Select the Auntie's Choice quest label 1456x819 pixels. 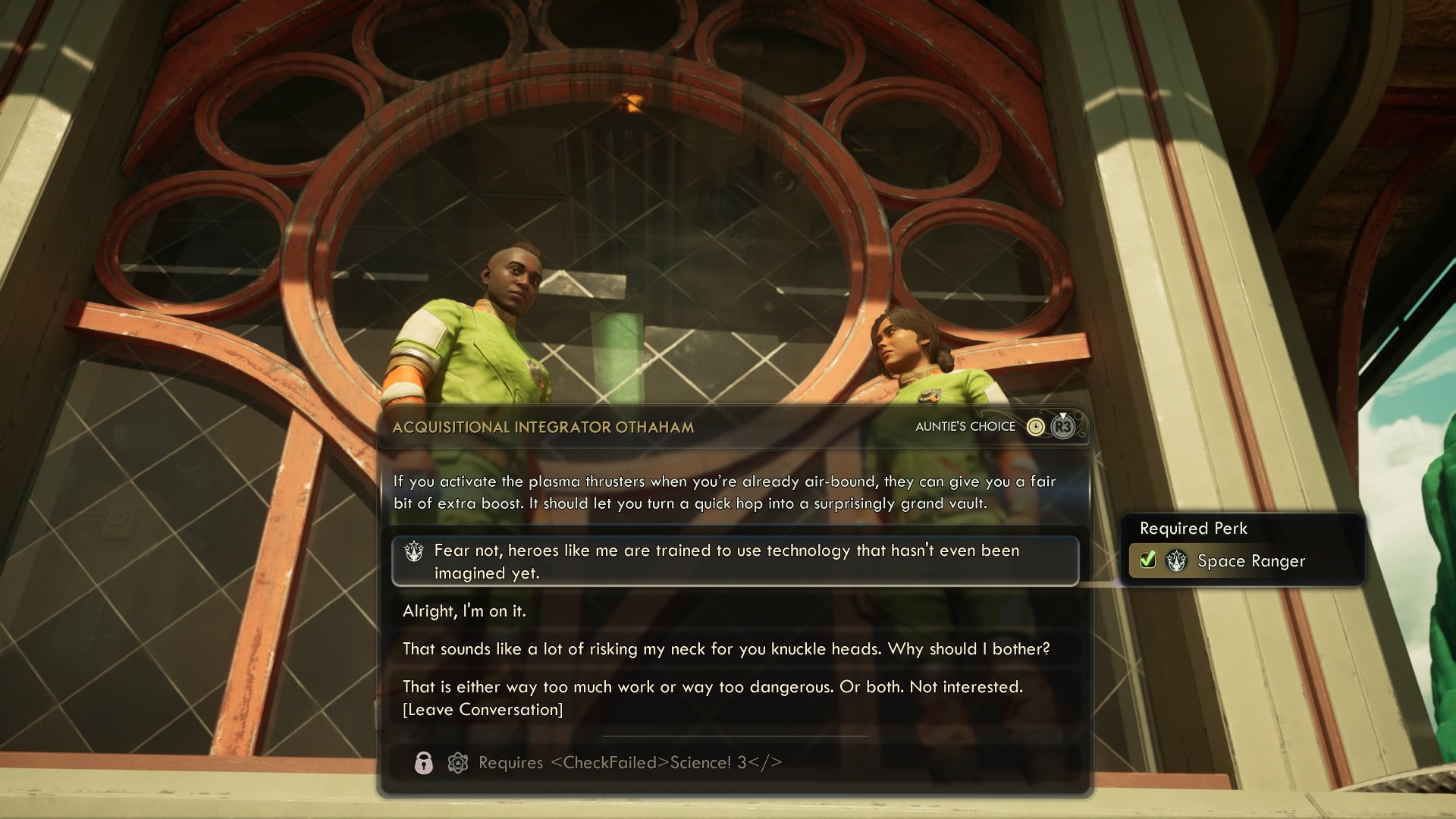965,426
